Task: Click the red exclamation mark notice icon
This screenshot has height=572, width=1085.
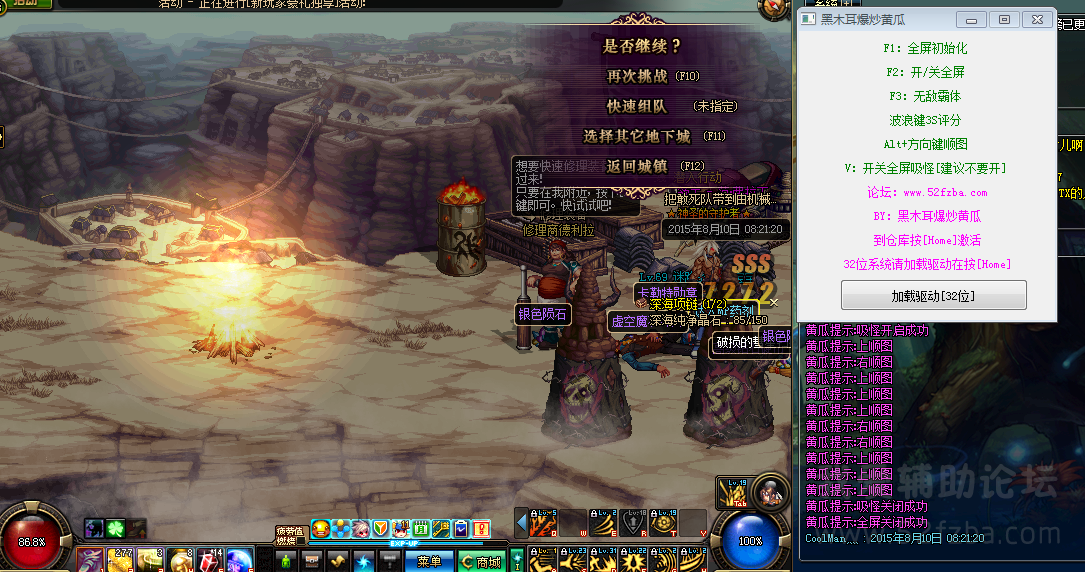Action: tap(481, 528)
